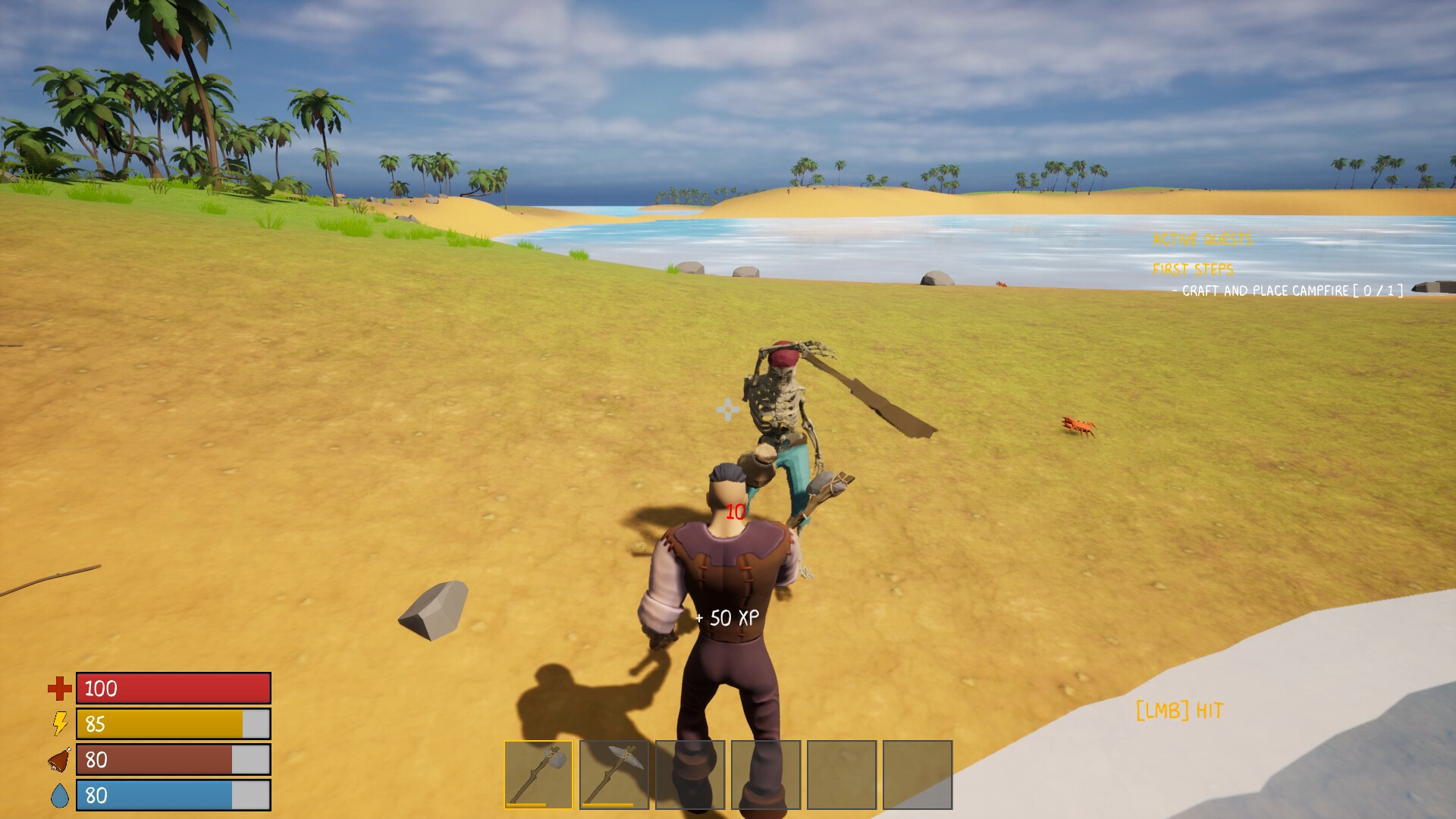Click the red health bar showing 100
The image size is (1456, 819).
[173, 689]
